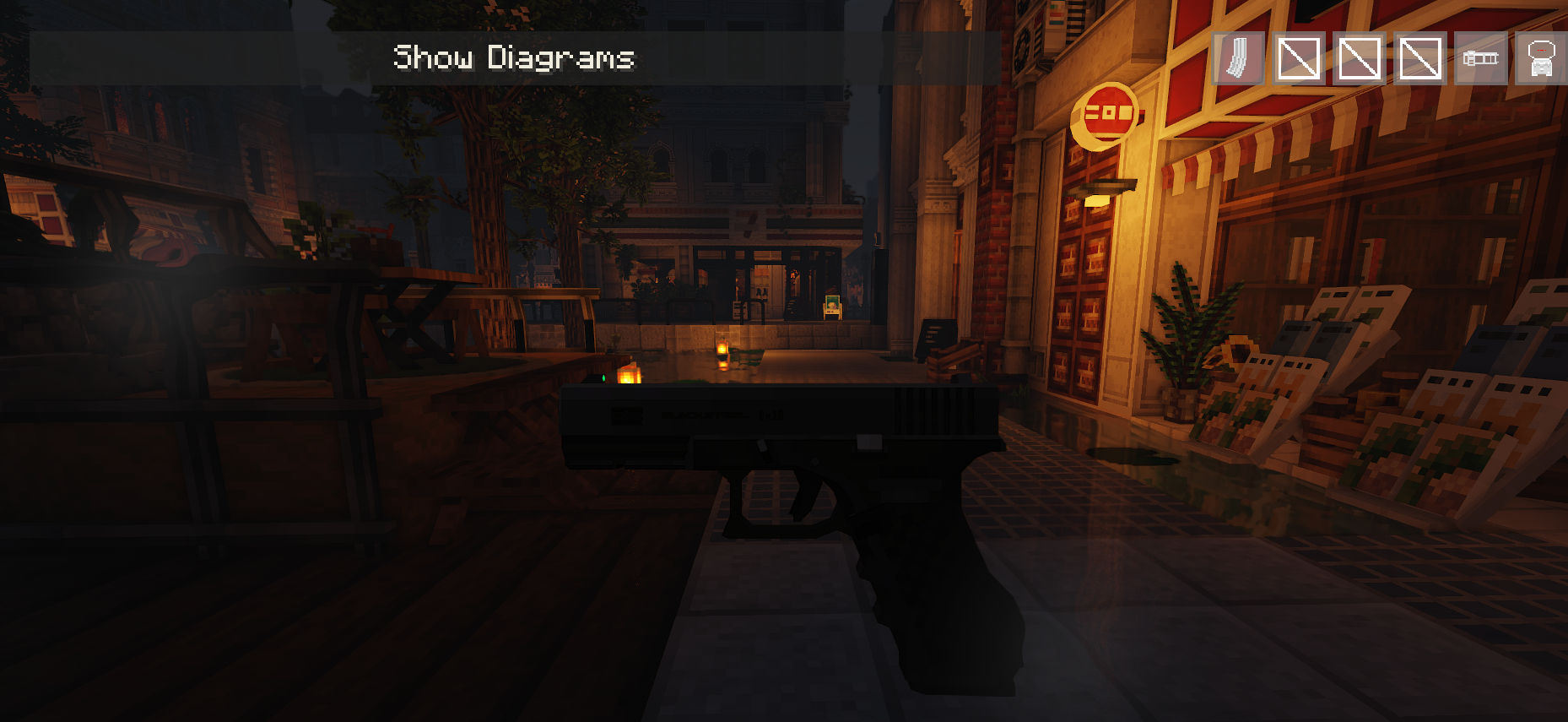Select the third empty attachment slot
The width and height of the screenshot is (1568, 722).
(x=1419, y=57)
